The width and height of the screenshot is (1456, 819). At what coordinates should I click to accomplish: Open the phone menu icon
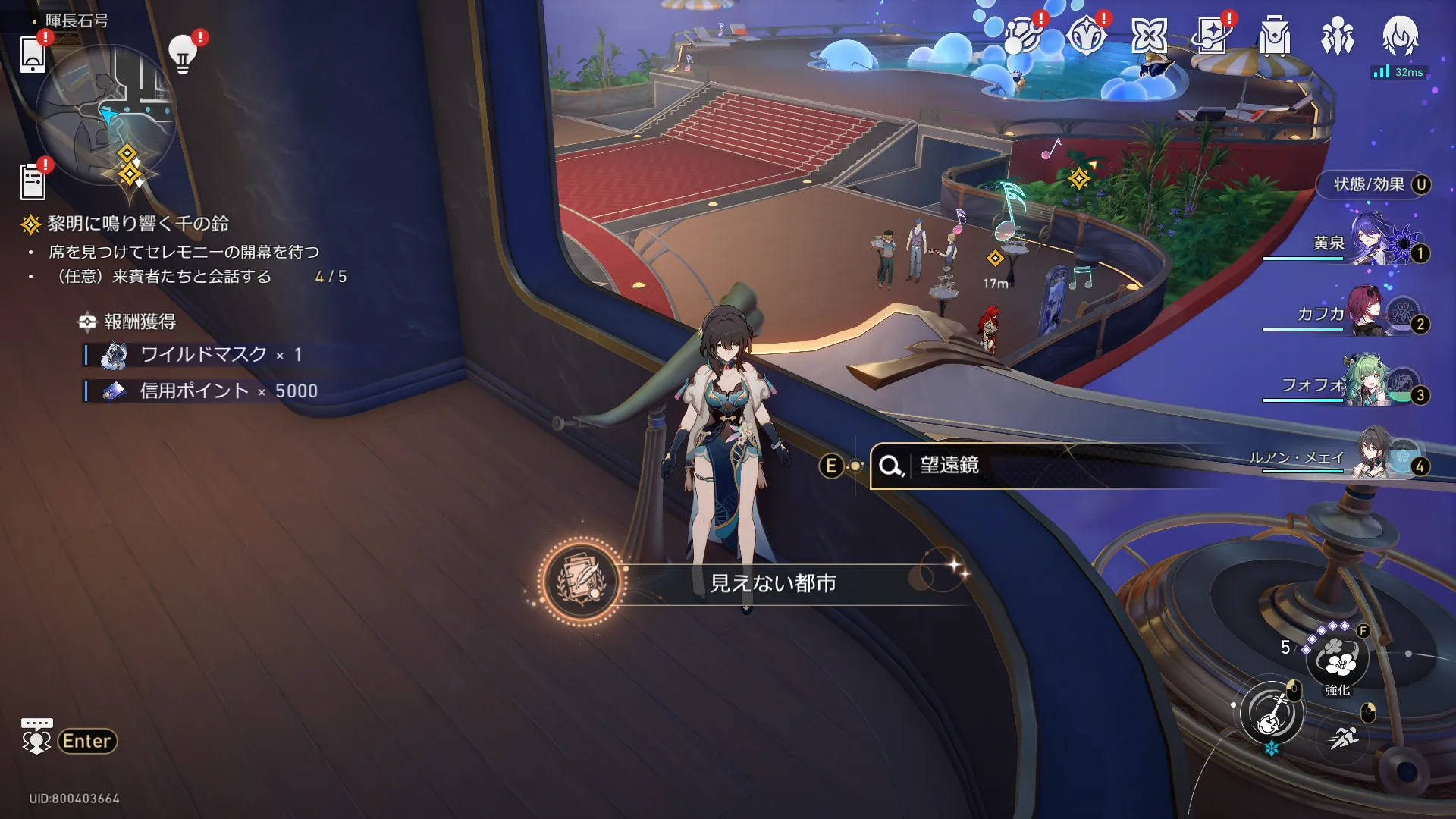coord(33,55)
